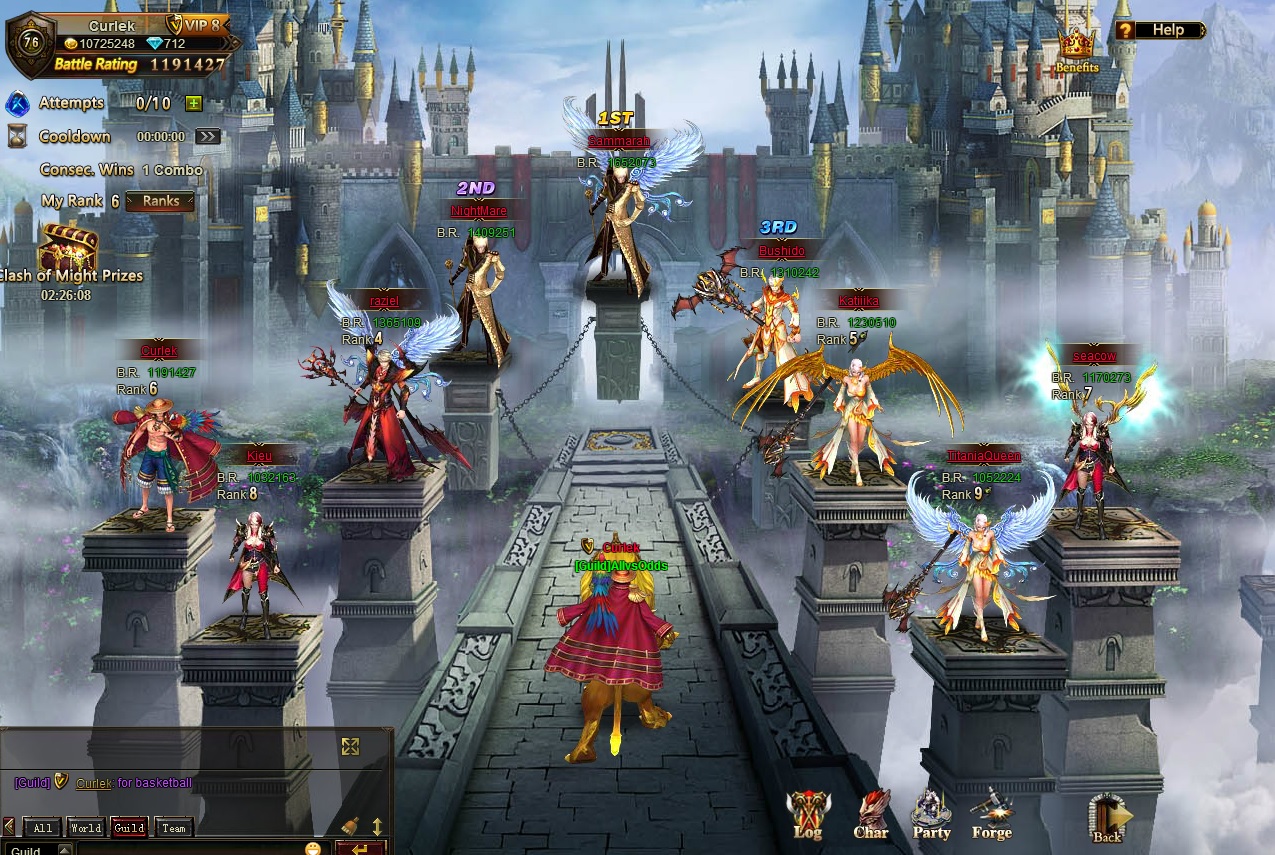1275x855 pixels.
Task: Switch chat to the Team tab
Action: click(x=174, y=828)
